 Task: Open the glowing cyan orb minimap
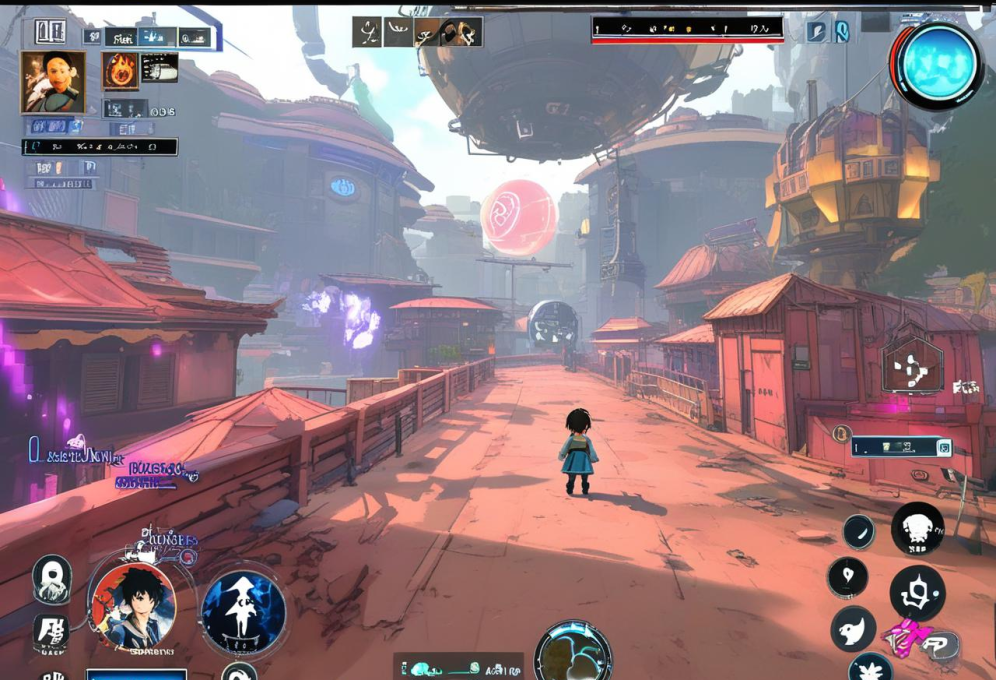coord(937,64)
